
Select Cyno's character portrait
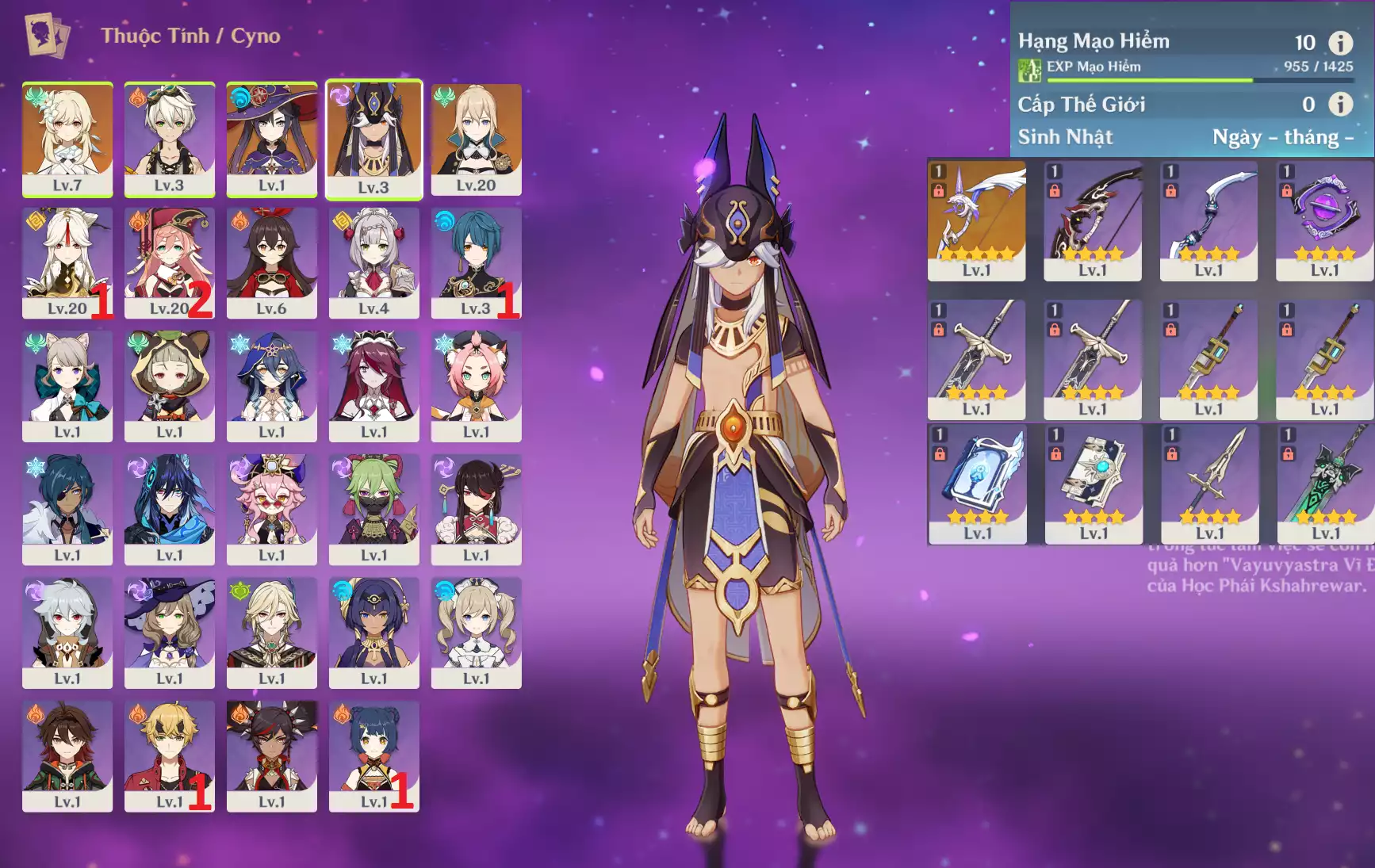coord(373,138)
